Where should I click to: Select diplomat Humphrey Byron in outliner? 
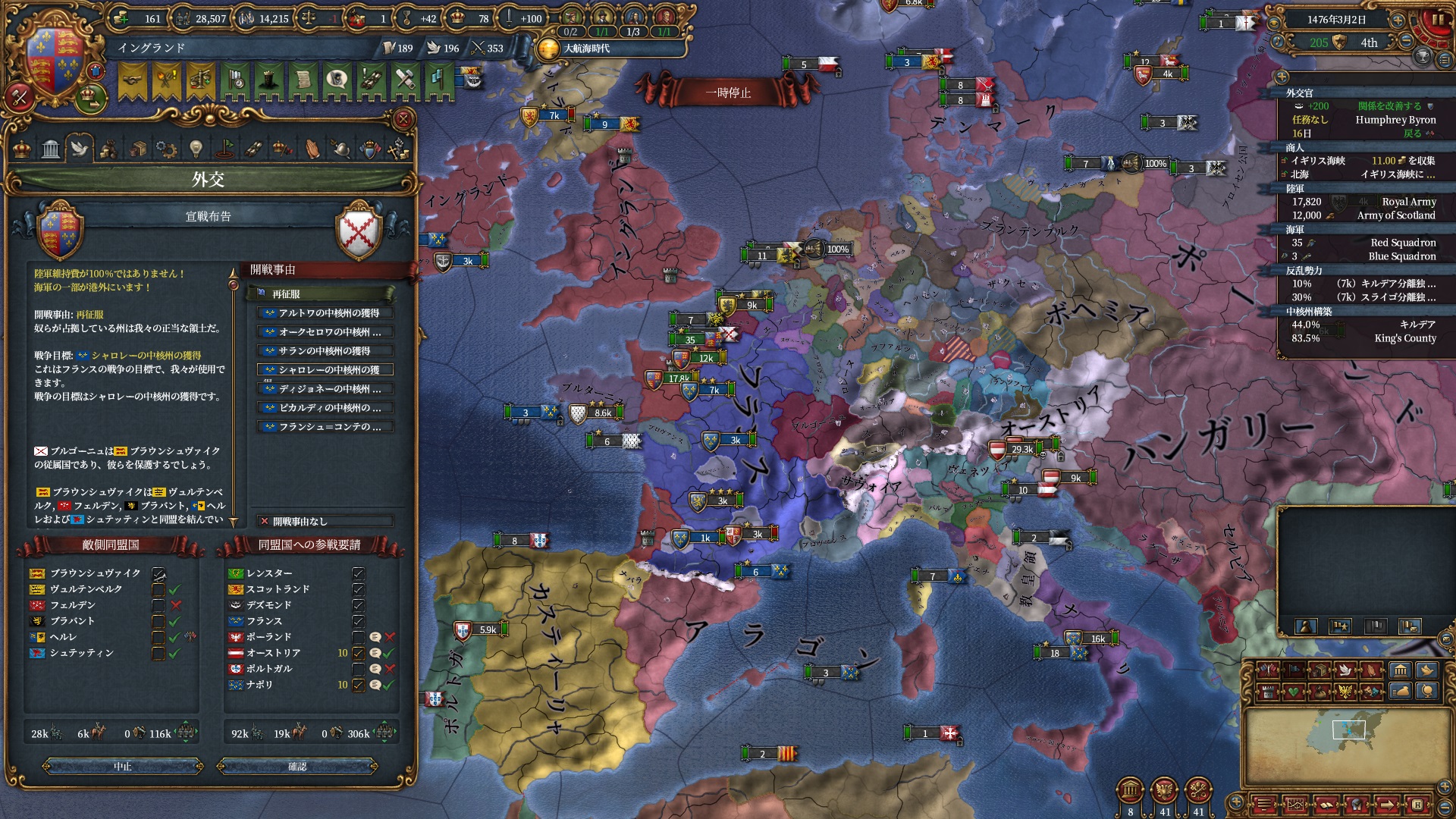pyautogui.click(x=1395, y=120)
